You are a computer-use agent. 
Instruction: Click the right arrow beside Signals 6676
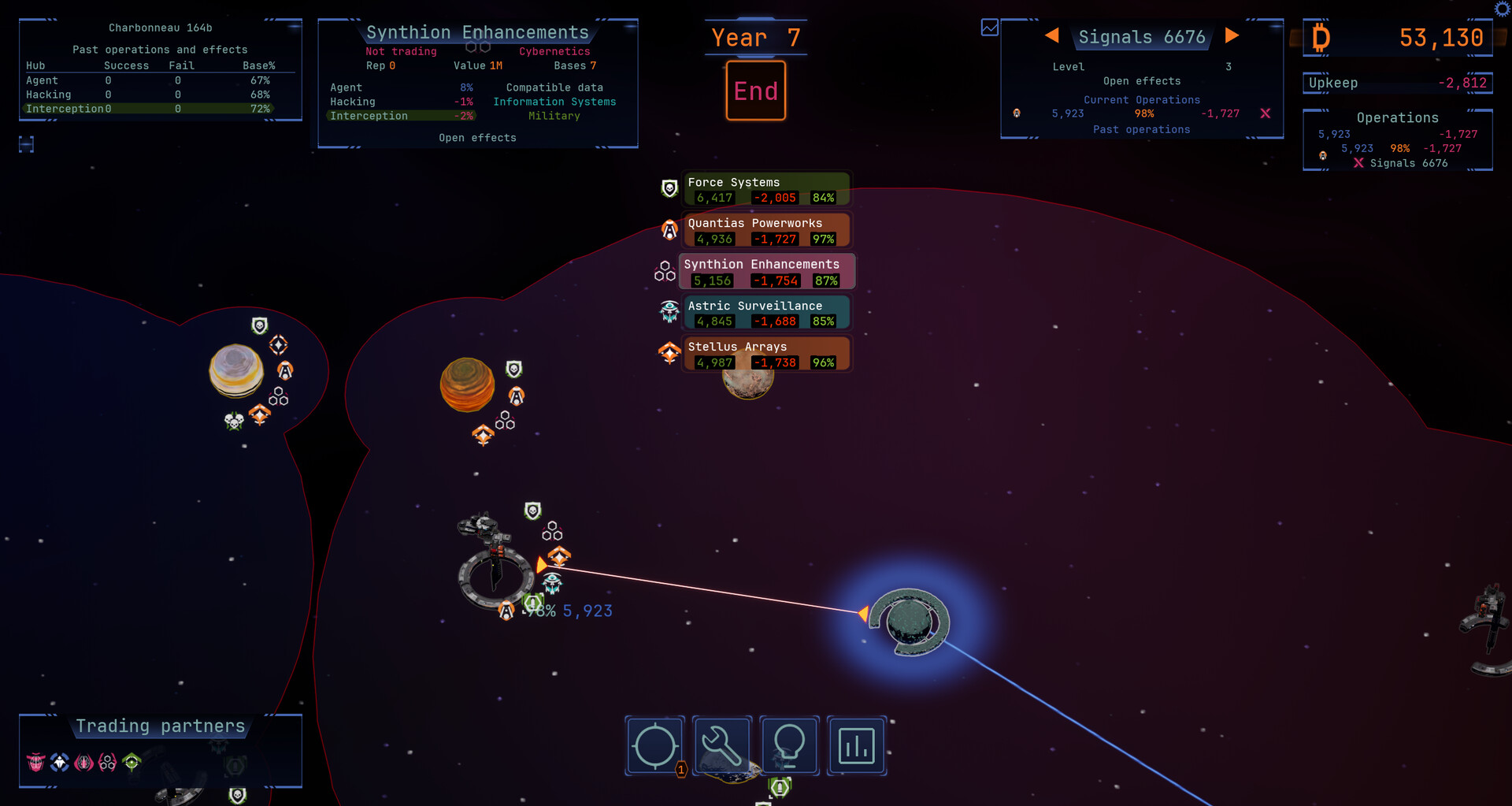tap(1232, 36)
